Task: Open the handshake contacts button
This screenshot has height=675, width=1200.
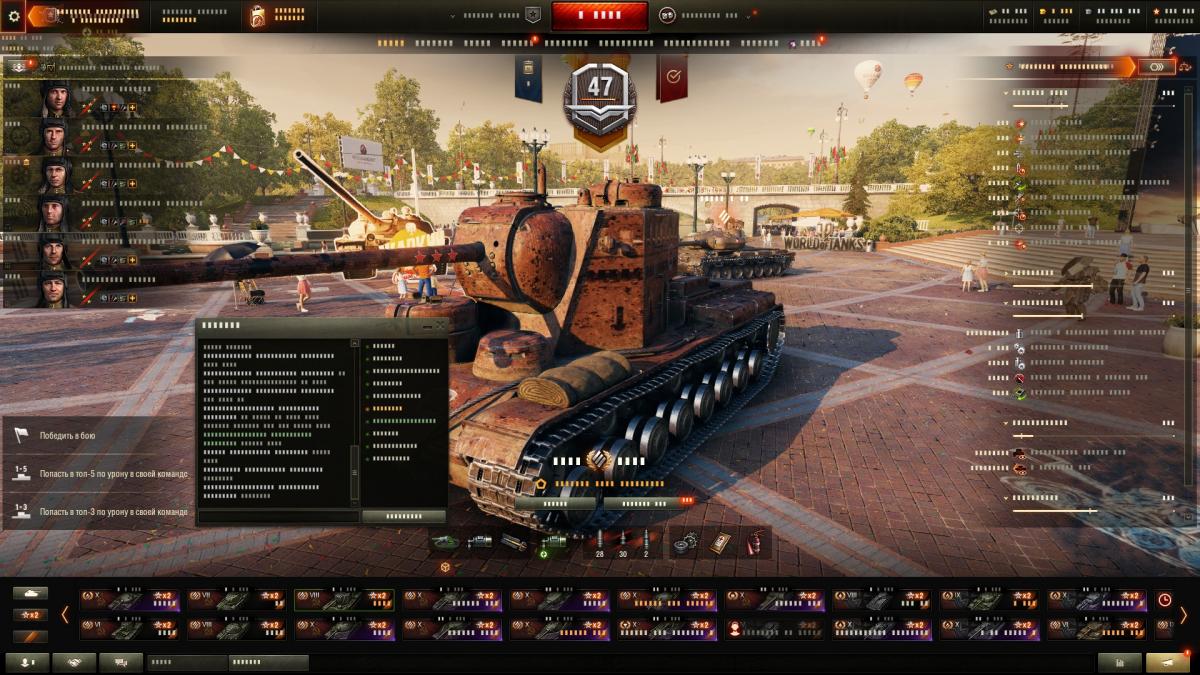Action: pos(74,662)
